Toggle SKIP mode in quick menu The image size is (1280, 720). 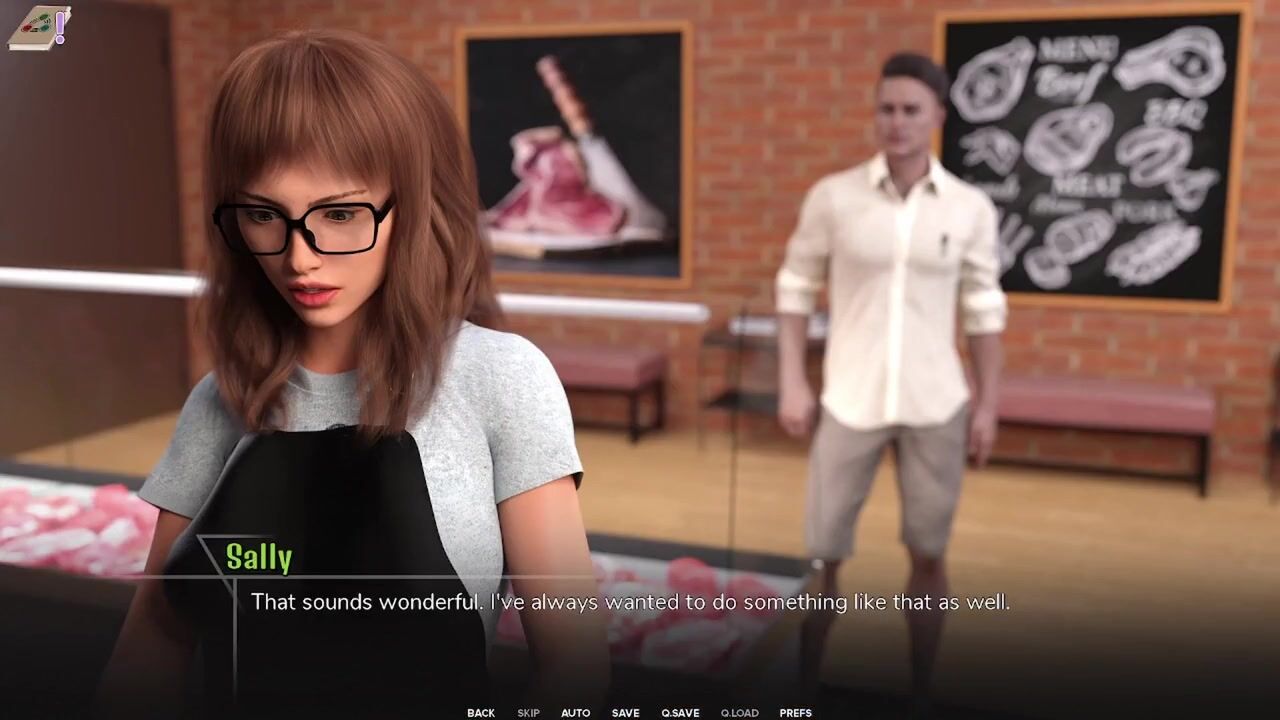(x=528, y=713)
